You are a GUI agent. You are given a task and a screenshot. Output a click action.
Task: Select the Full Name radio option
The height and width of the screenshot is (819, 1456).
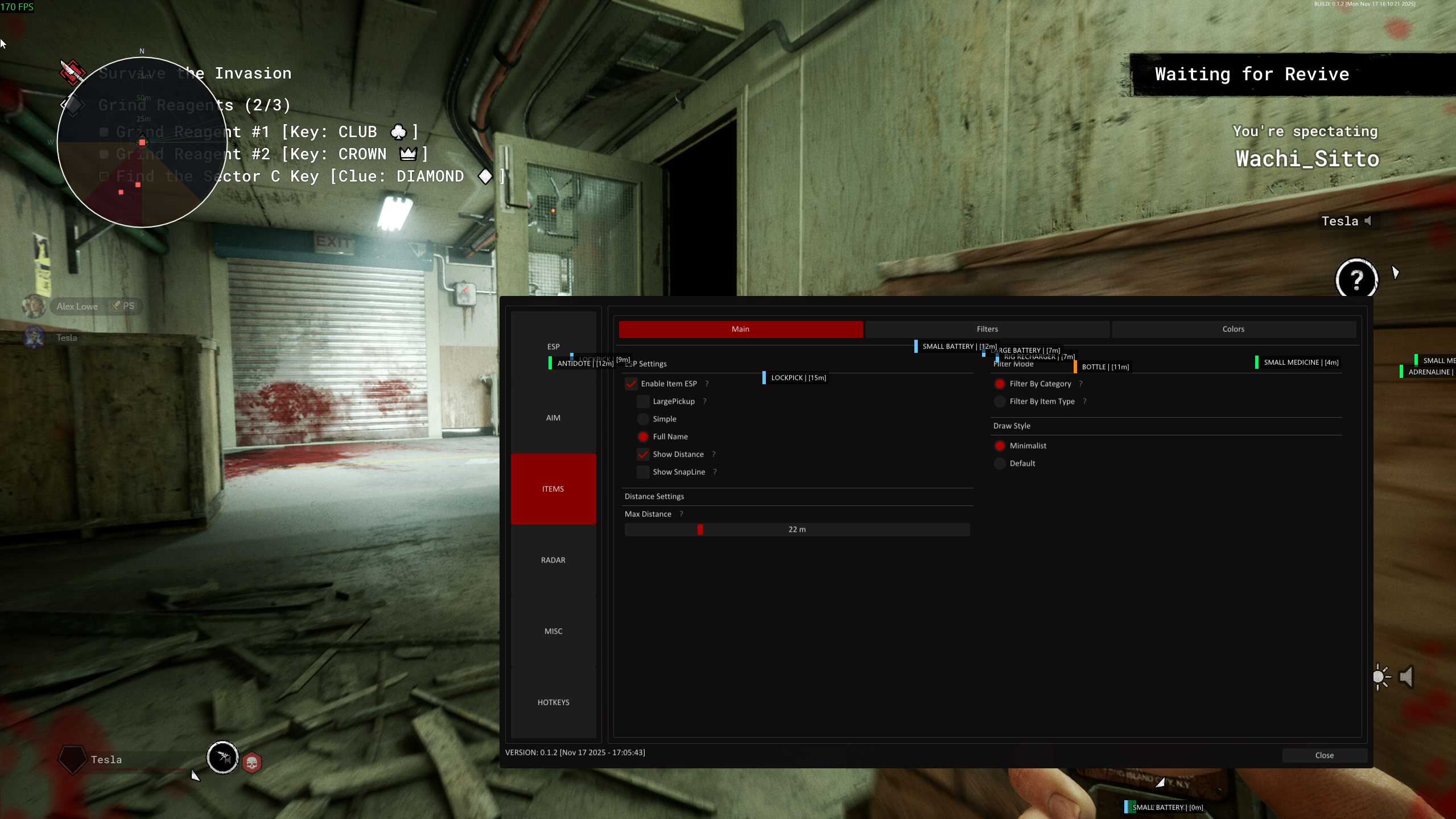tap(643, 437)
